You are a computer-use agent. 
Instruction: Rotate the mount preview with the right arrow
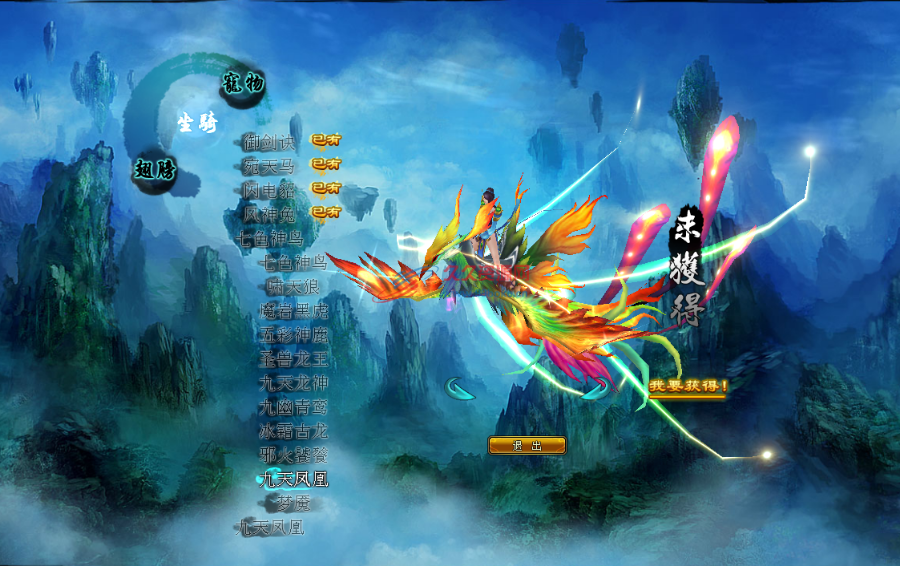[x=597, y=389]
